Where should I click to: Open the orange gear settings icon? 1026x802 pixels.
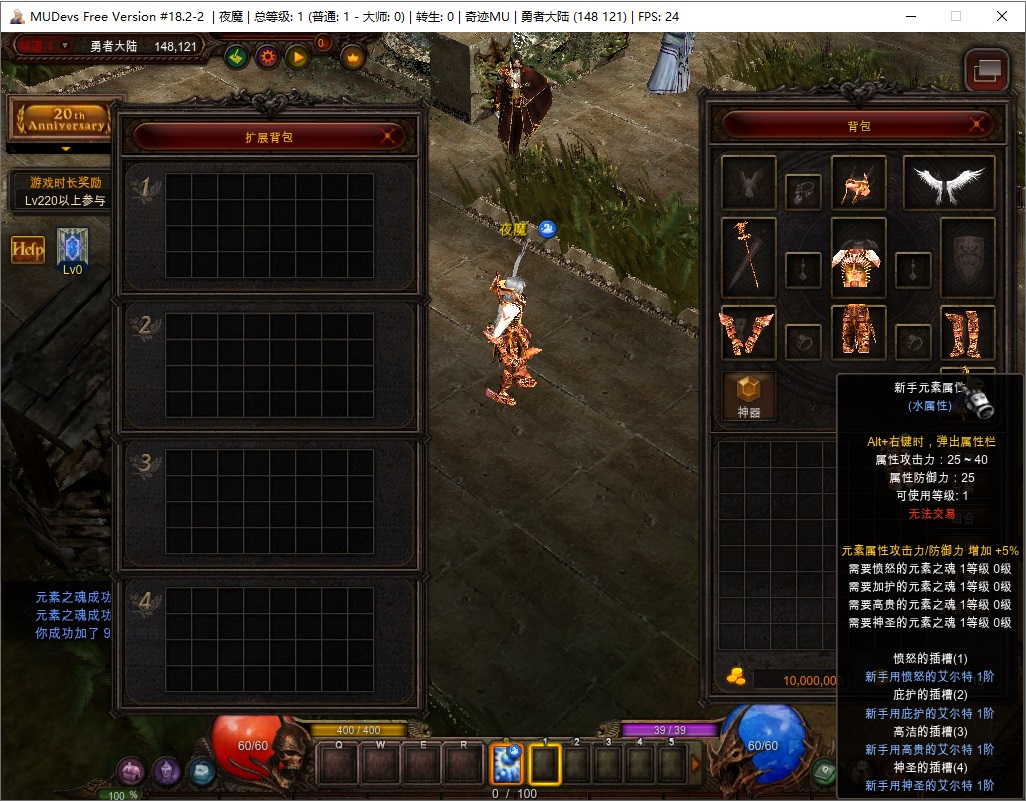[267, 57]
